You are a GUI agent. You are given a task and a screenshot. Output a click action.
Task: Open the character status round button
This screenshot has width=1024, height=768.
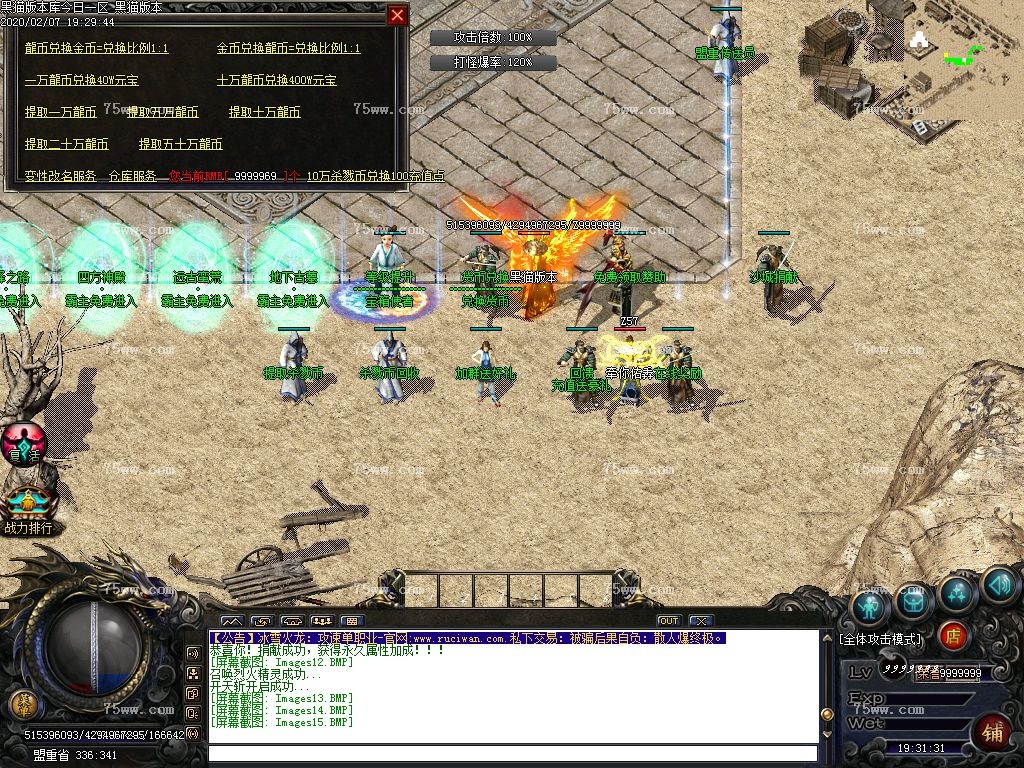tap(871, 606)
